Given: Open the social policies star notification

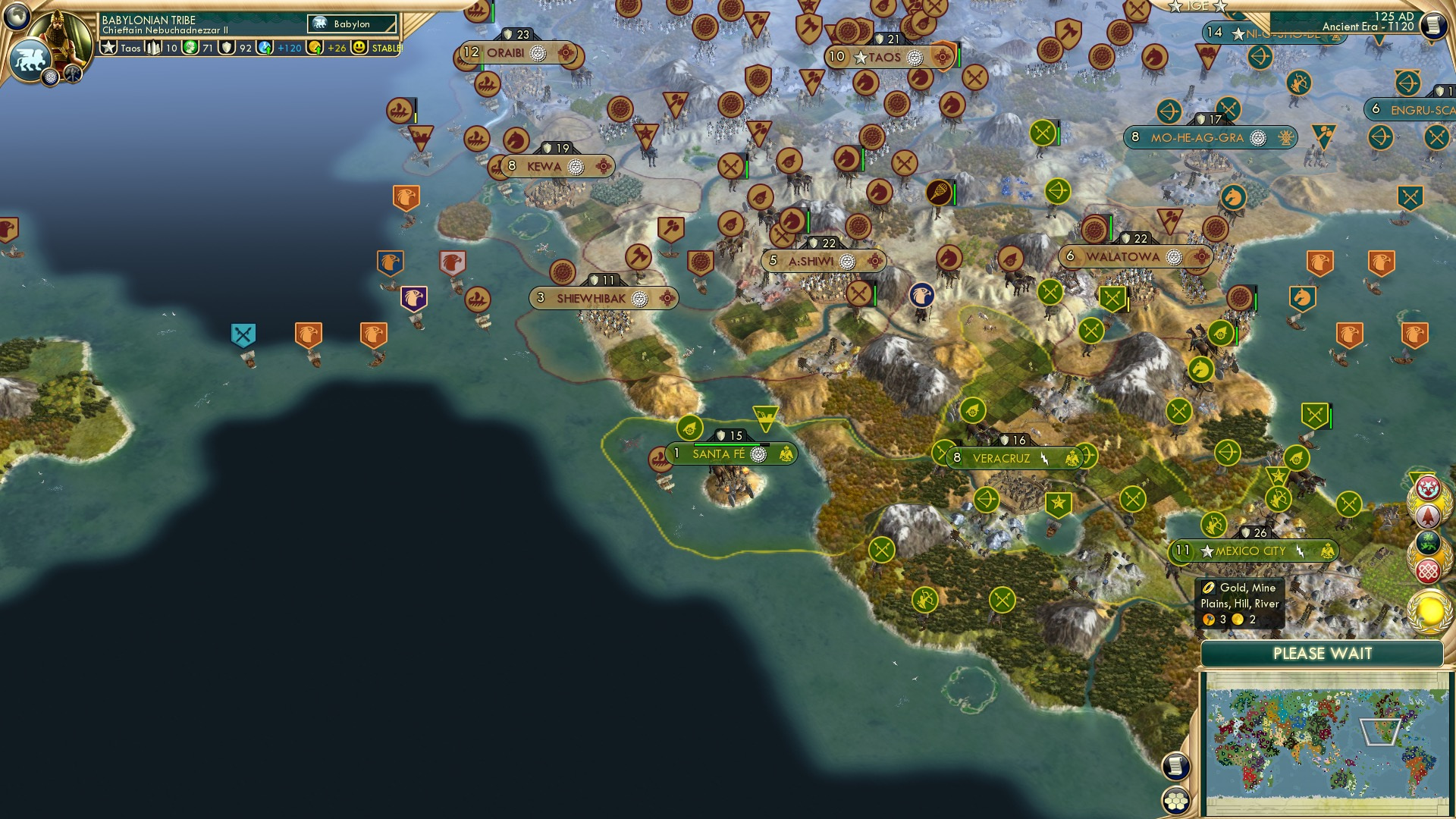Looking at the screenshot, I should (1428, 486).
